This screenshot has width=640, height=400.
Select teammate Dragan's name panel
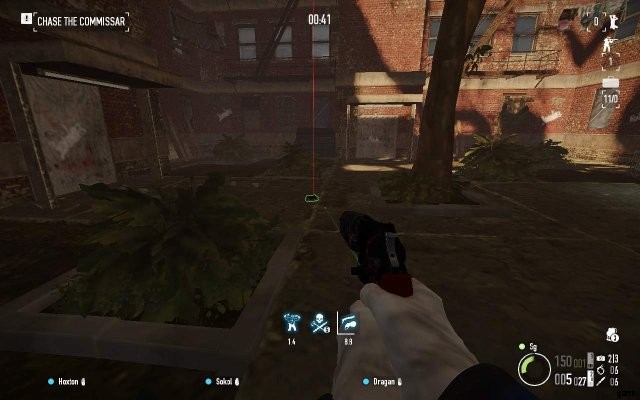(x=384, y=381)
